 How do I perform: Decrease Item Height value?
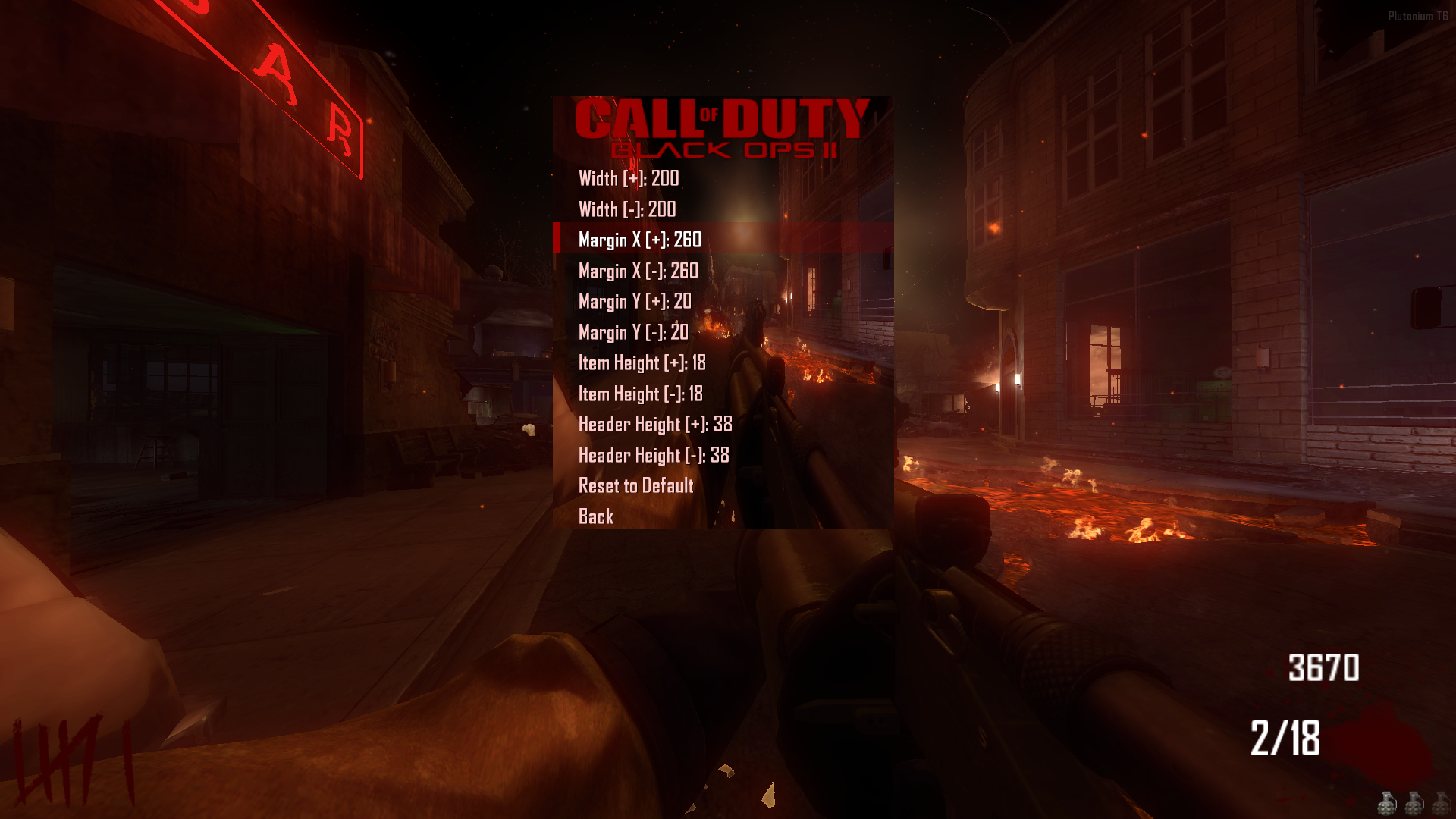(x=639, y=394)
